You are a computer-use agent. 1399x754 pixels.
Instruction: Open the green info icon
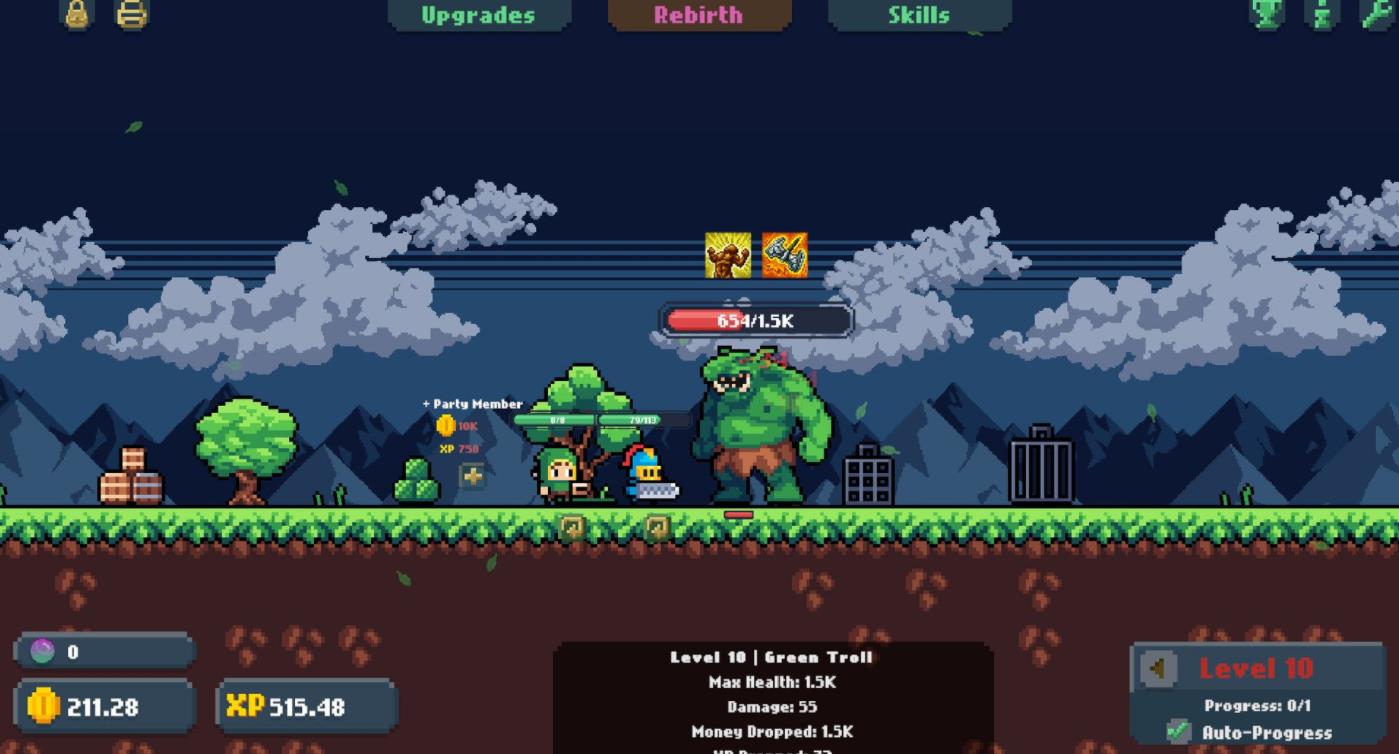pos(1322,14)
